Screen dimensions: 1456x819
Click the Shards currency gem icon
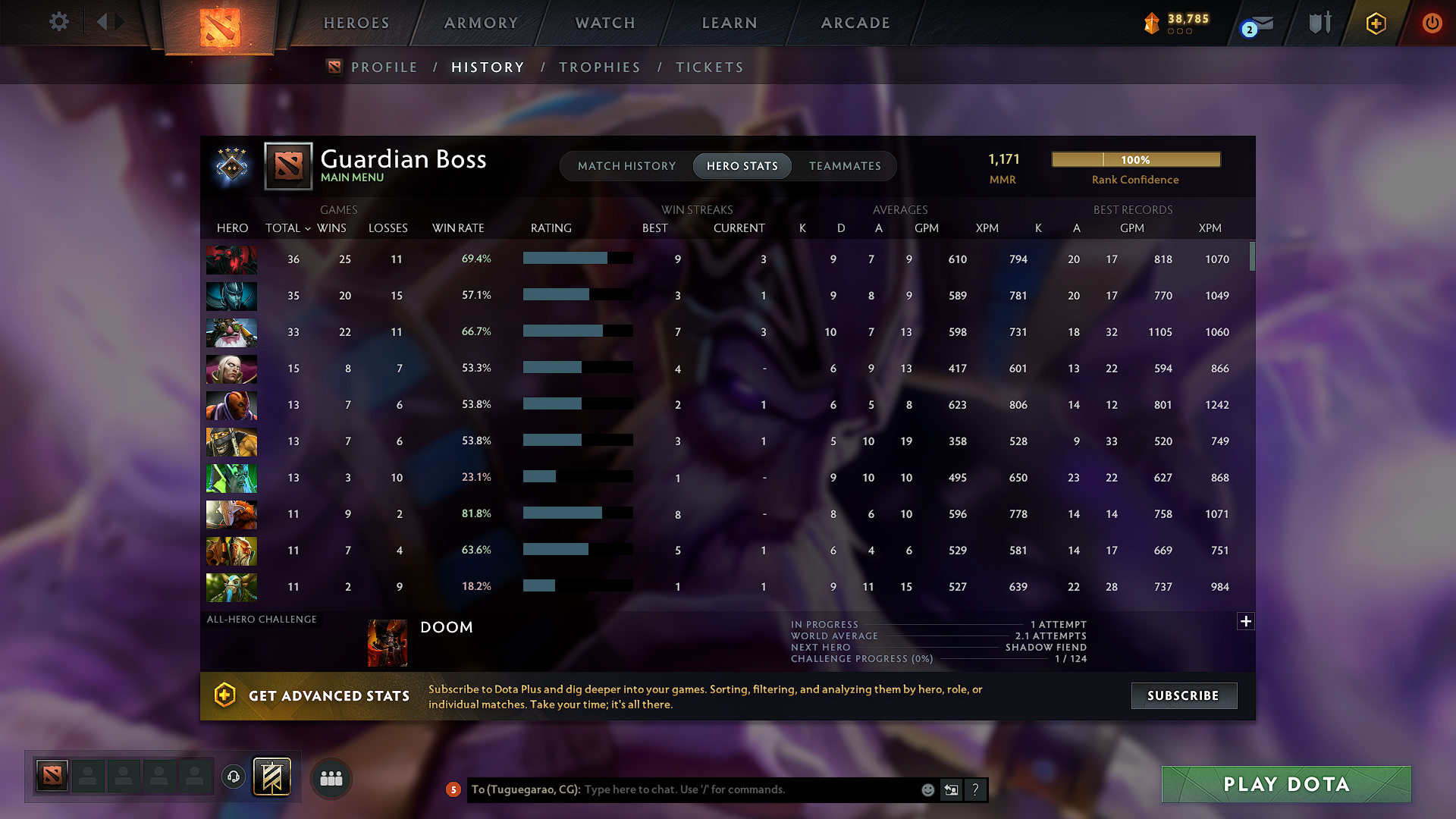[x=1153, y=24]
